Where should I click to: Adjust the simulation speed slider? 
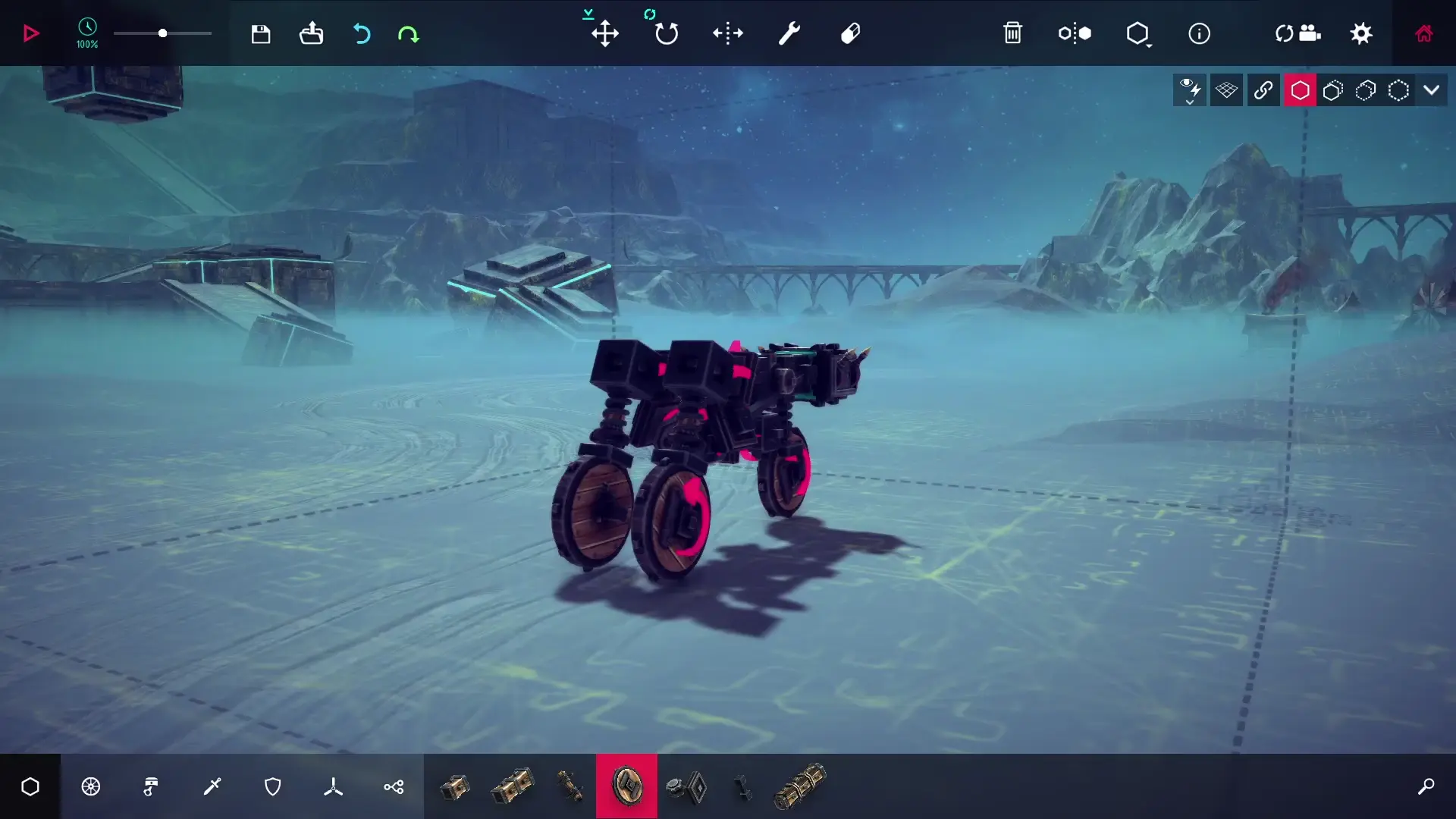click(162, 33)
